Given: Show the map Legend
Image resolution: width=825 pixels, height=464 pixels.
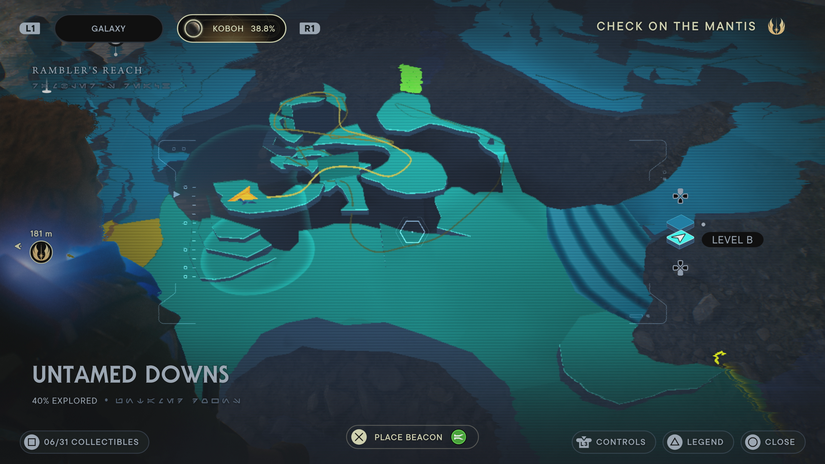Looking at the screenshot, I should click(x=696, y=442).
